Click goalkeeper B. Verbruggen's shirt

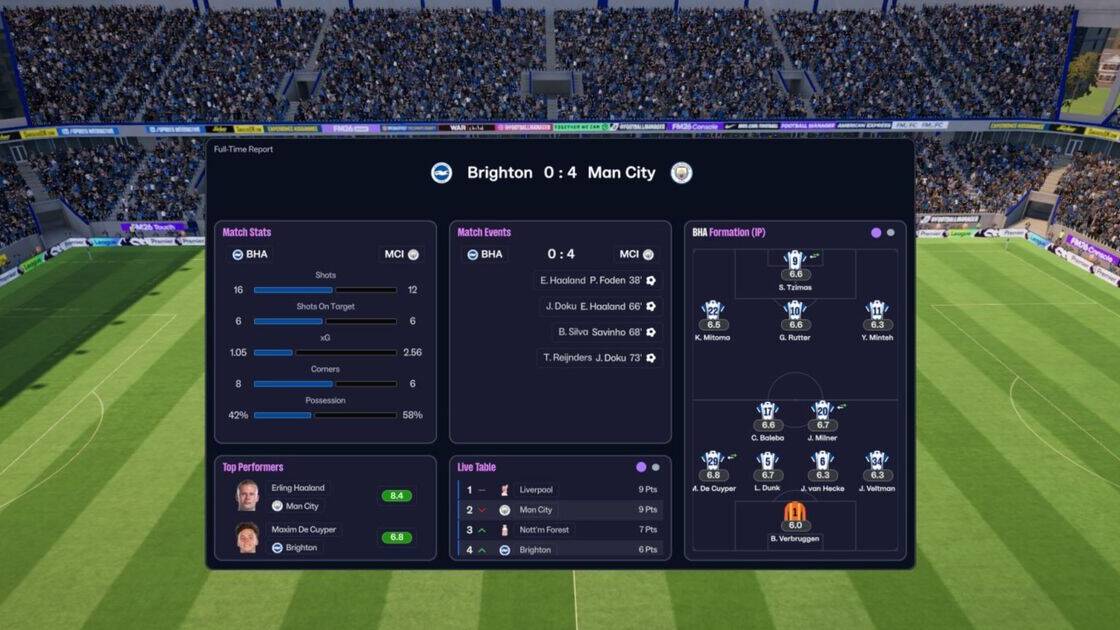(795, 514)
